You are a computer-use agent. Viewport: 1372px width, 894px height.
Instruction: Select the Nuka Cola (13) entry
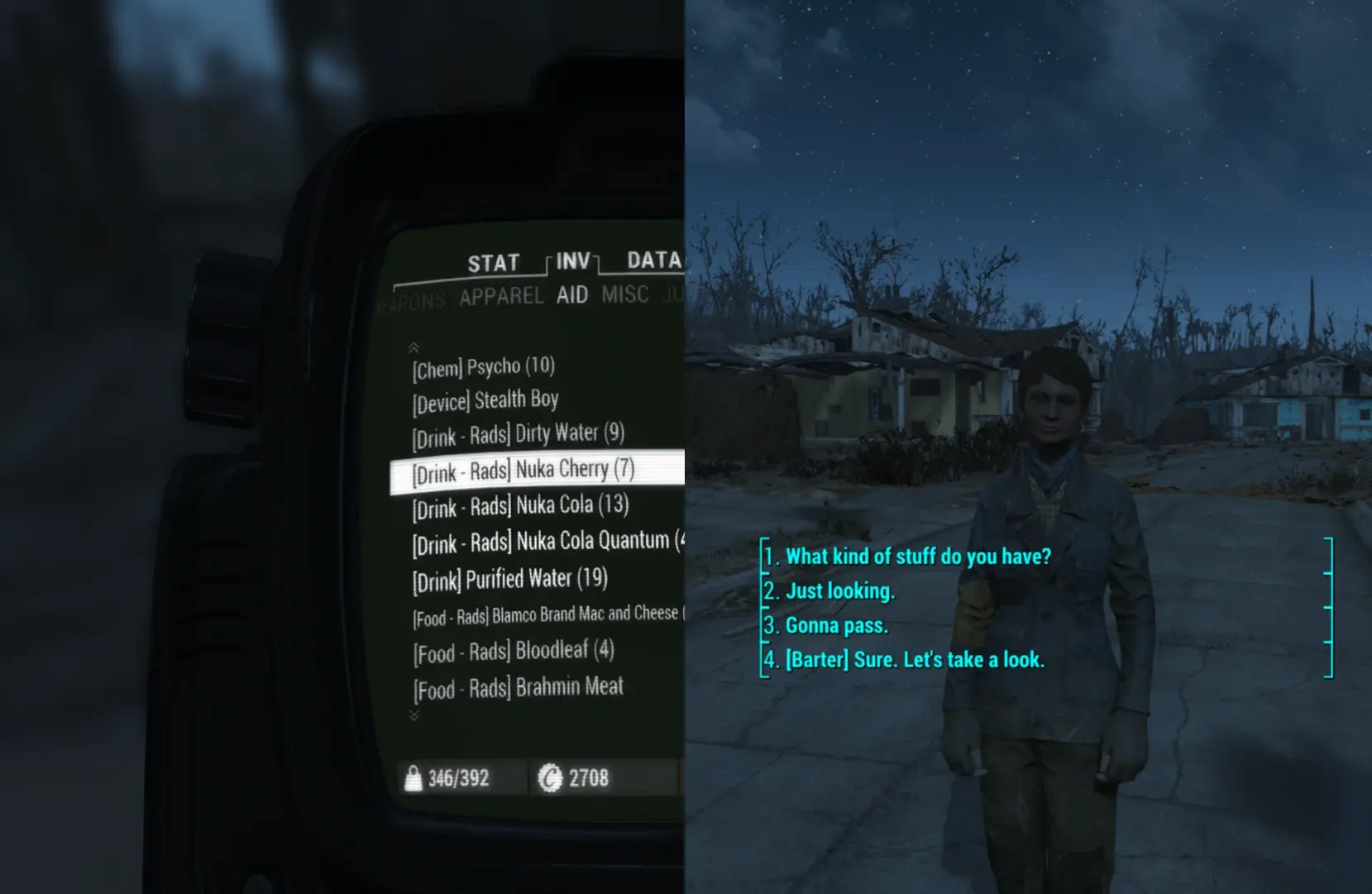pyautogui.click(x=521, y=506)
